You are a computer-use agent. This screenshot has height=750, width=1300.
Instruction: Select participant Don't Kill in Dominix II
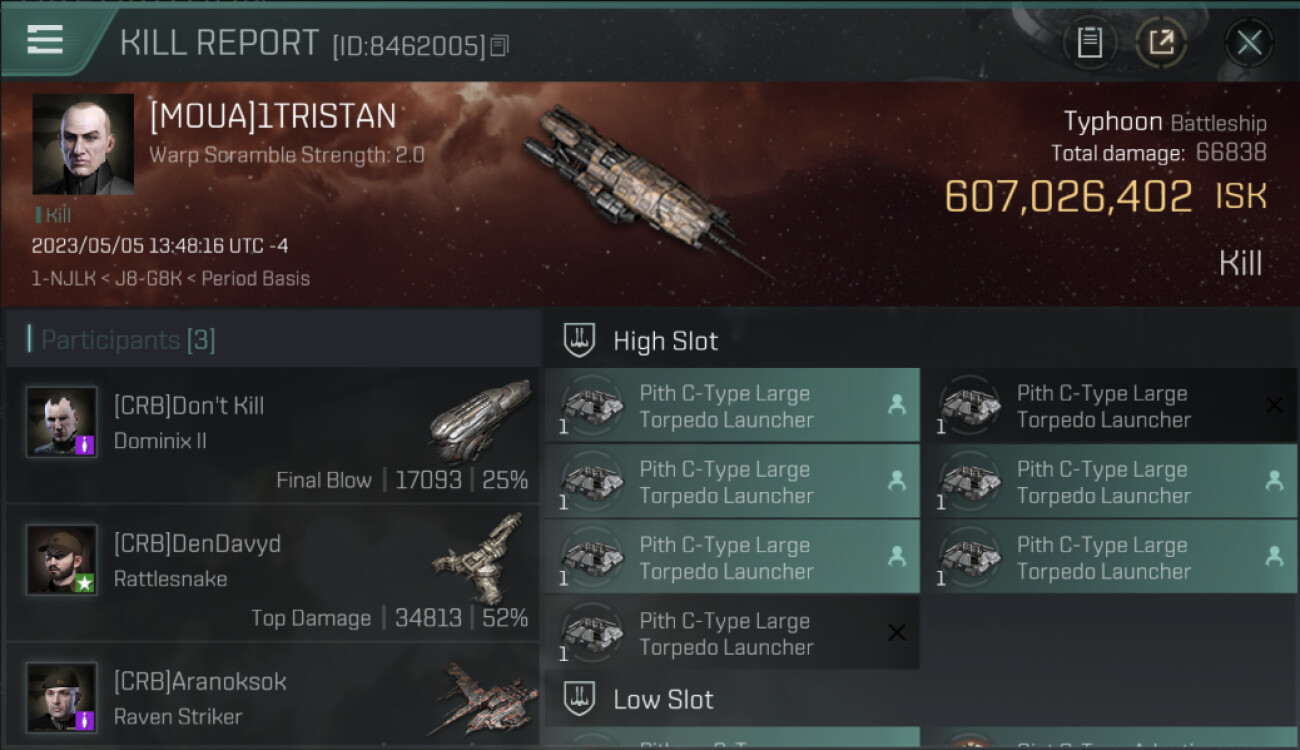tap(272, 435)
